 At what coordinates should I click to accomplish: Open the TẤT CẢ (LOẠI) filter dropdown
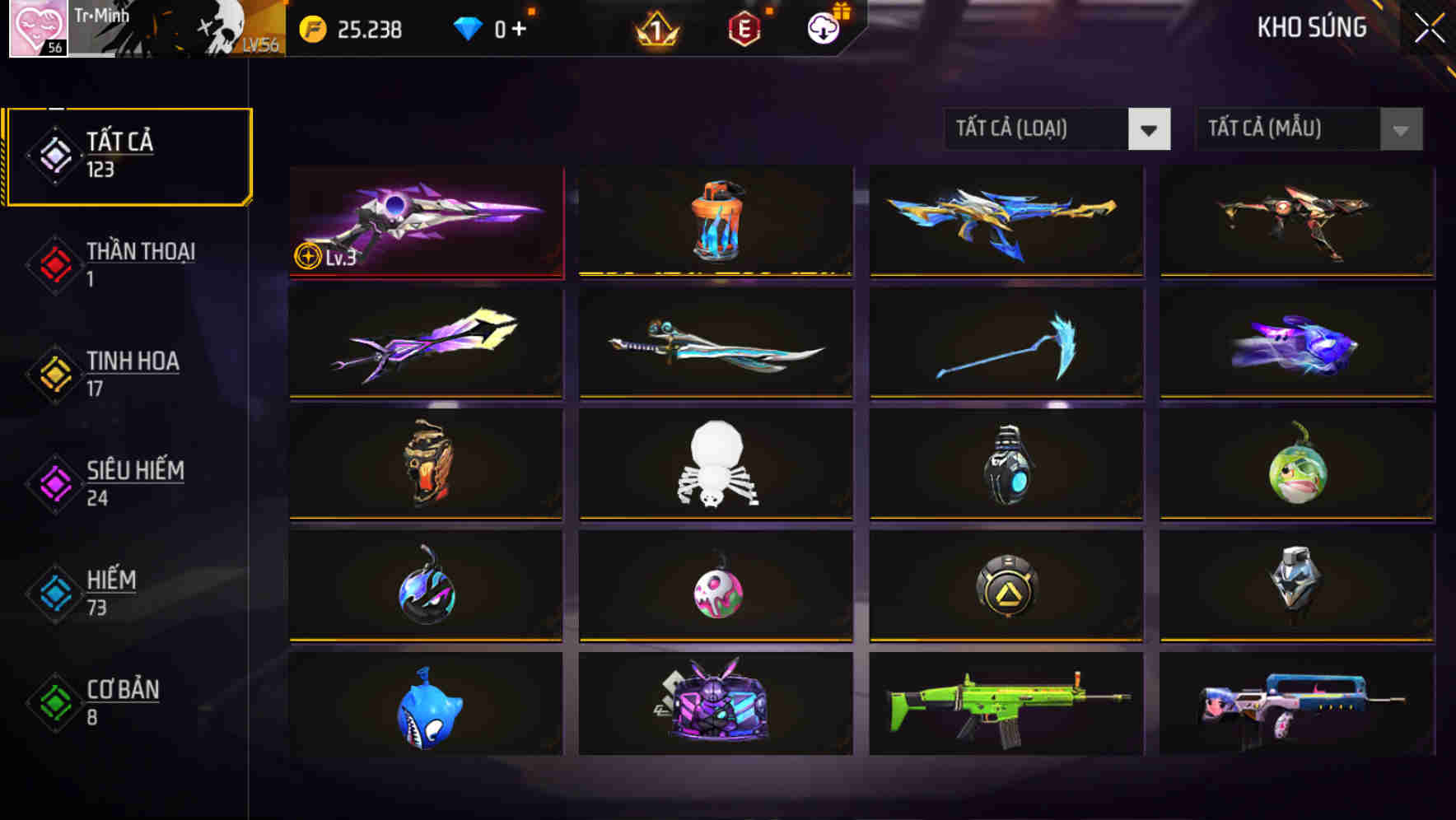1057,129
